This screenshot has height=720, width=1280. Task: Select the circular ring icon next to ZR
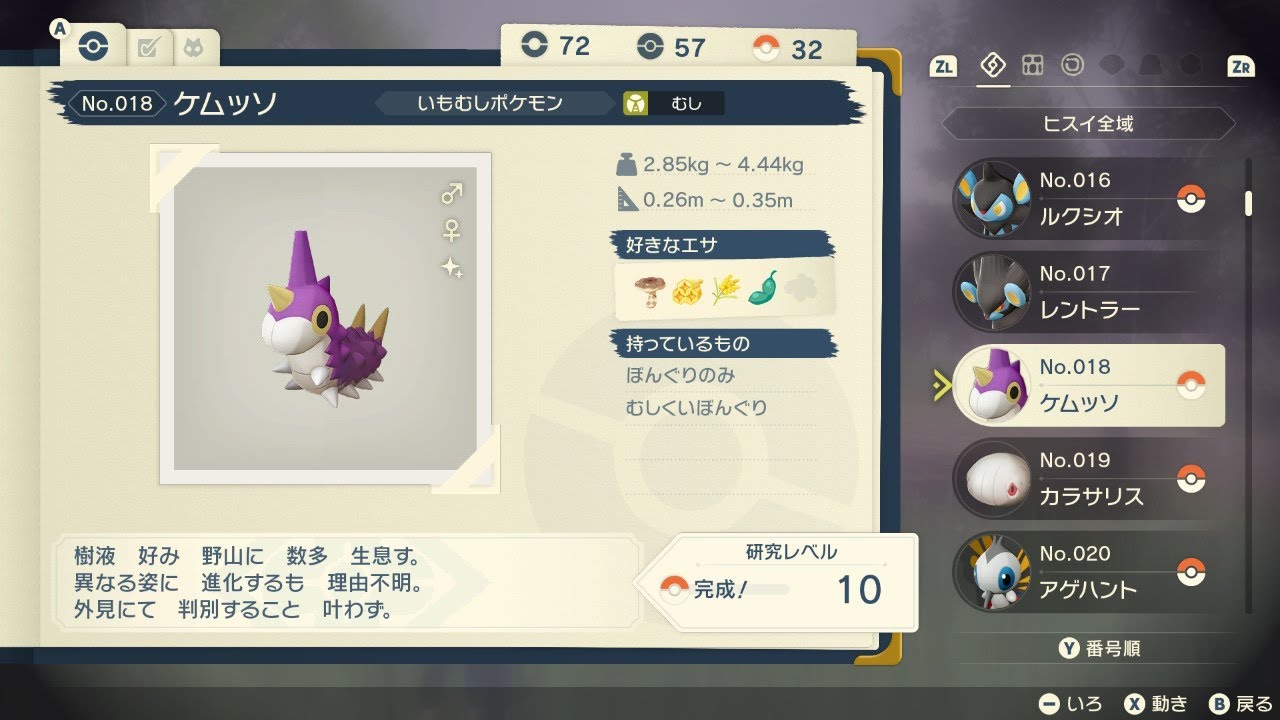coord(1071,65)
